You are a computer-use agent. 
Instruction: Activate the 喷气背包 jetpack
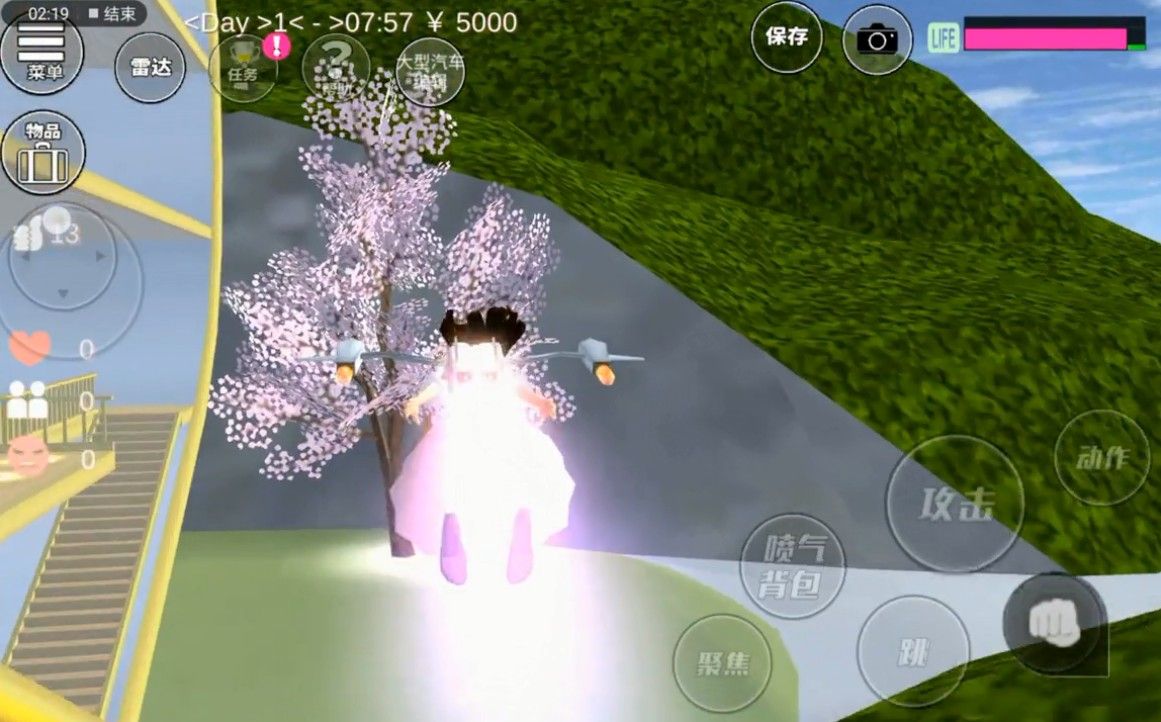point(792,565)
